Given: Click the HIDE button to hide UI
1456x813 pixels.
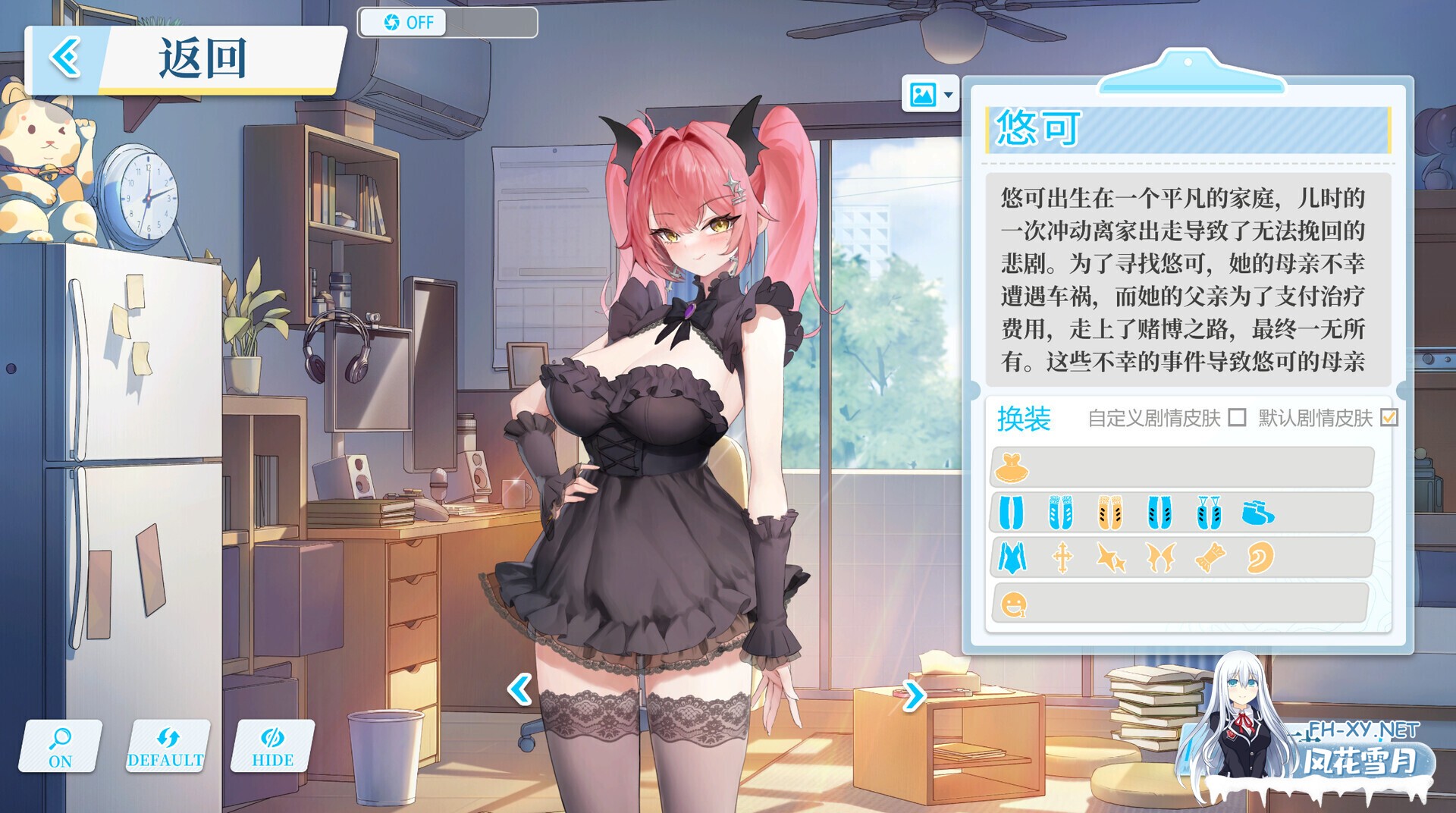Looking at the screenshot, I should click(273, 747).
